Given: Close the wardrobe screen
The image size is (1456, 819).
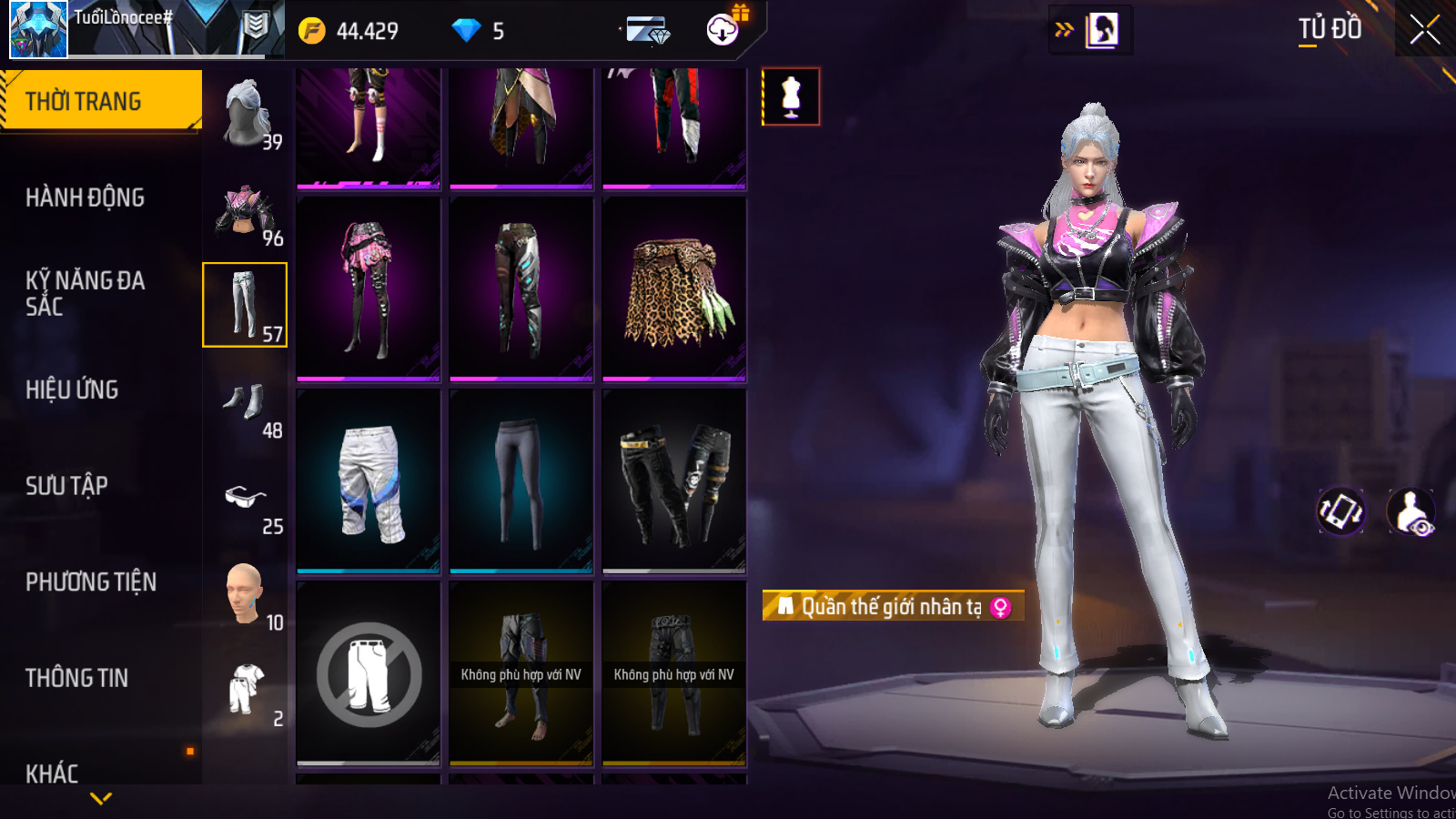Looking at the screenshot, I should tap(1424, 30).
